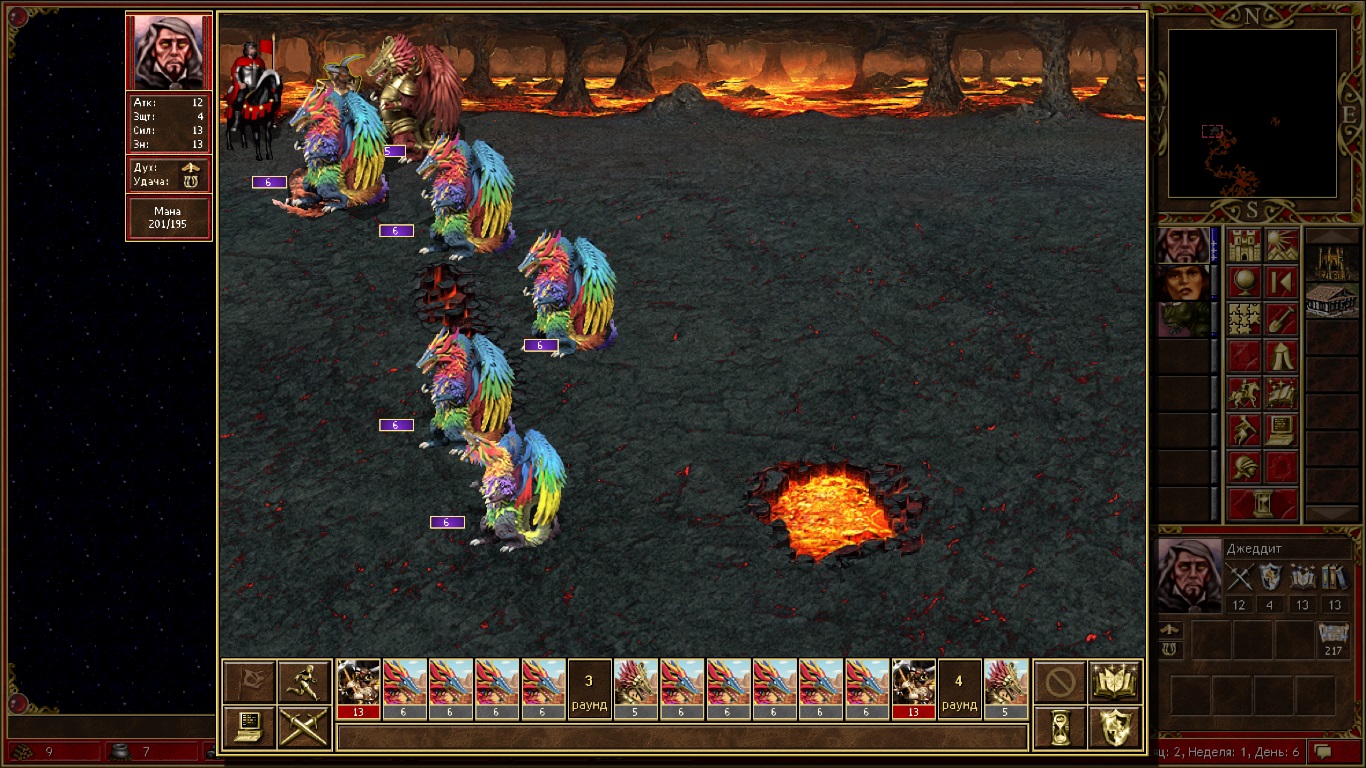
Task: Select the round 3 marker in turn queue
Action: pyautogui.click(x=589, y=689)
